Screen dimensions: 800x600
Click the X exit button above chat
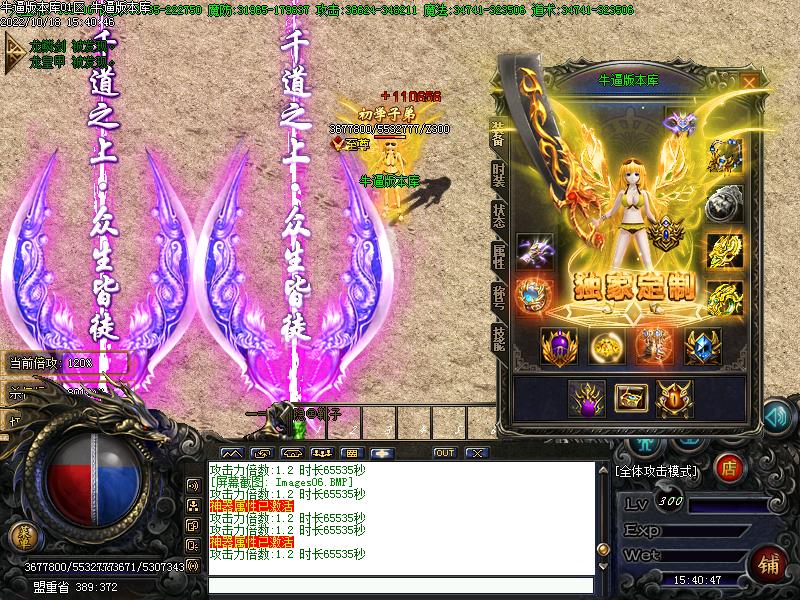[x=477, y=453]
